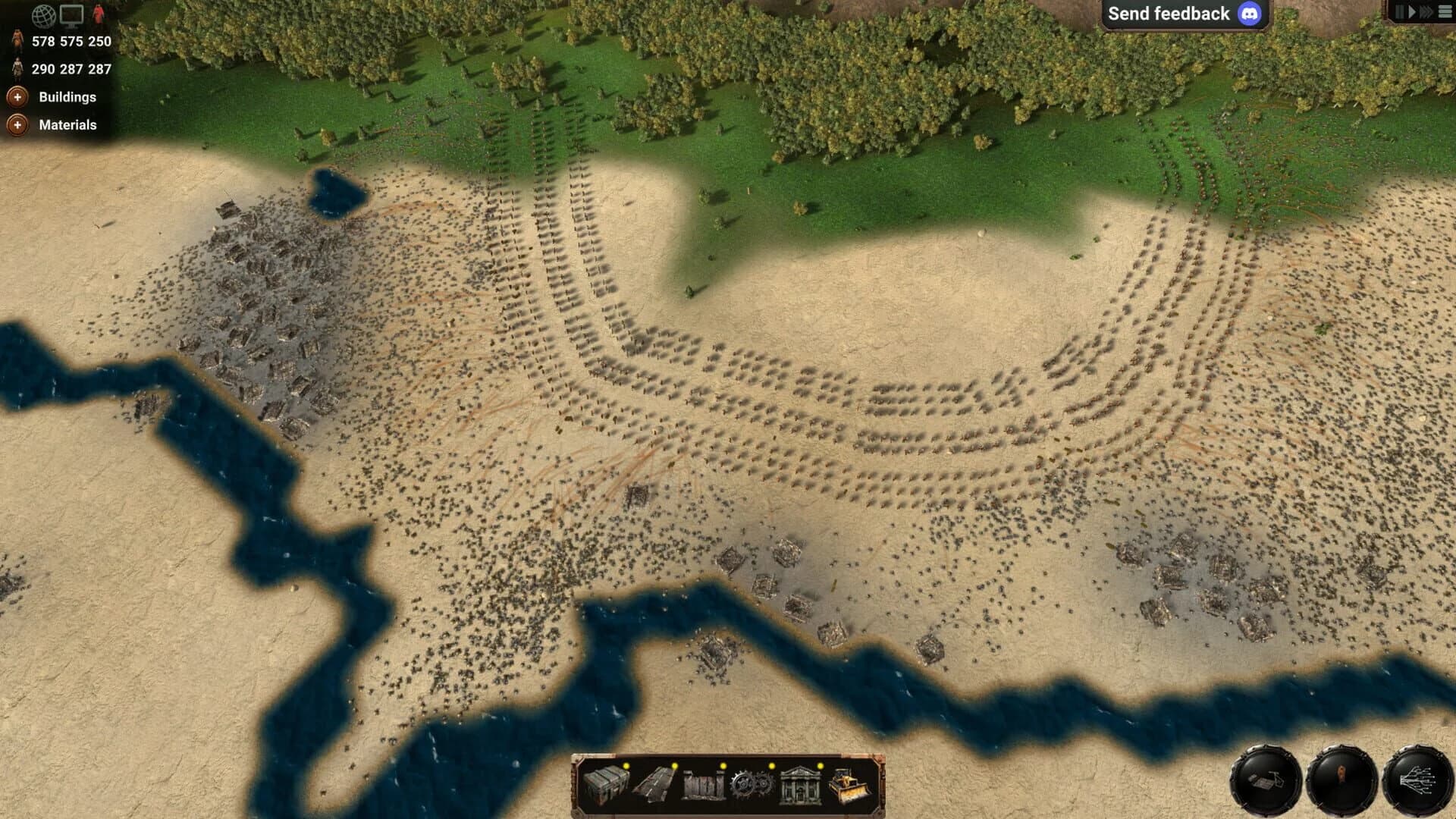Screen dimensions: 1456x819
Task: Select the wall build category
Action: 703,786
